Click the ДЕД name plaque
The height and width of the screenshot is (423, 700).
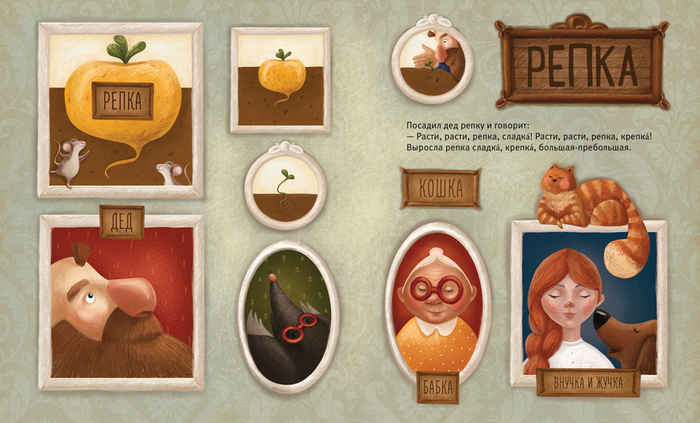(121, 221)
